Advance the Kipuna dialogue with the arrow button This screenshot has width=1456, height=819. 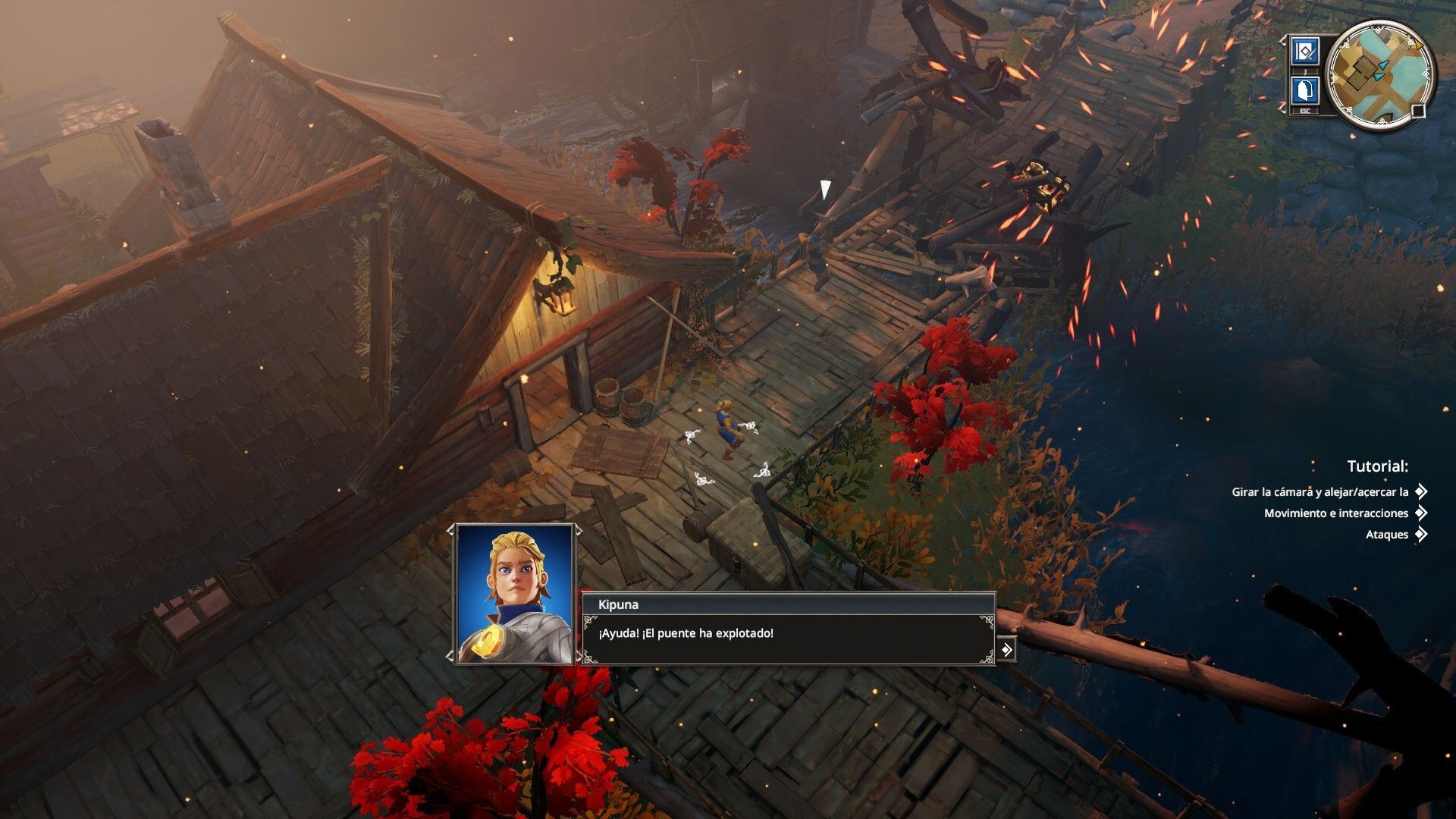click(x=1006, y=650)
